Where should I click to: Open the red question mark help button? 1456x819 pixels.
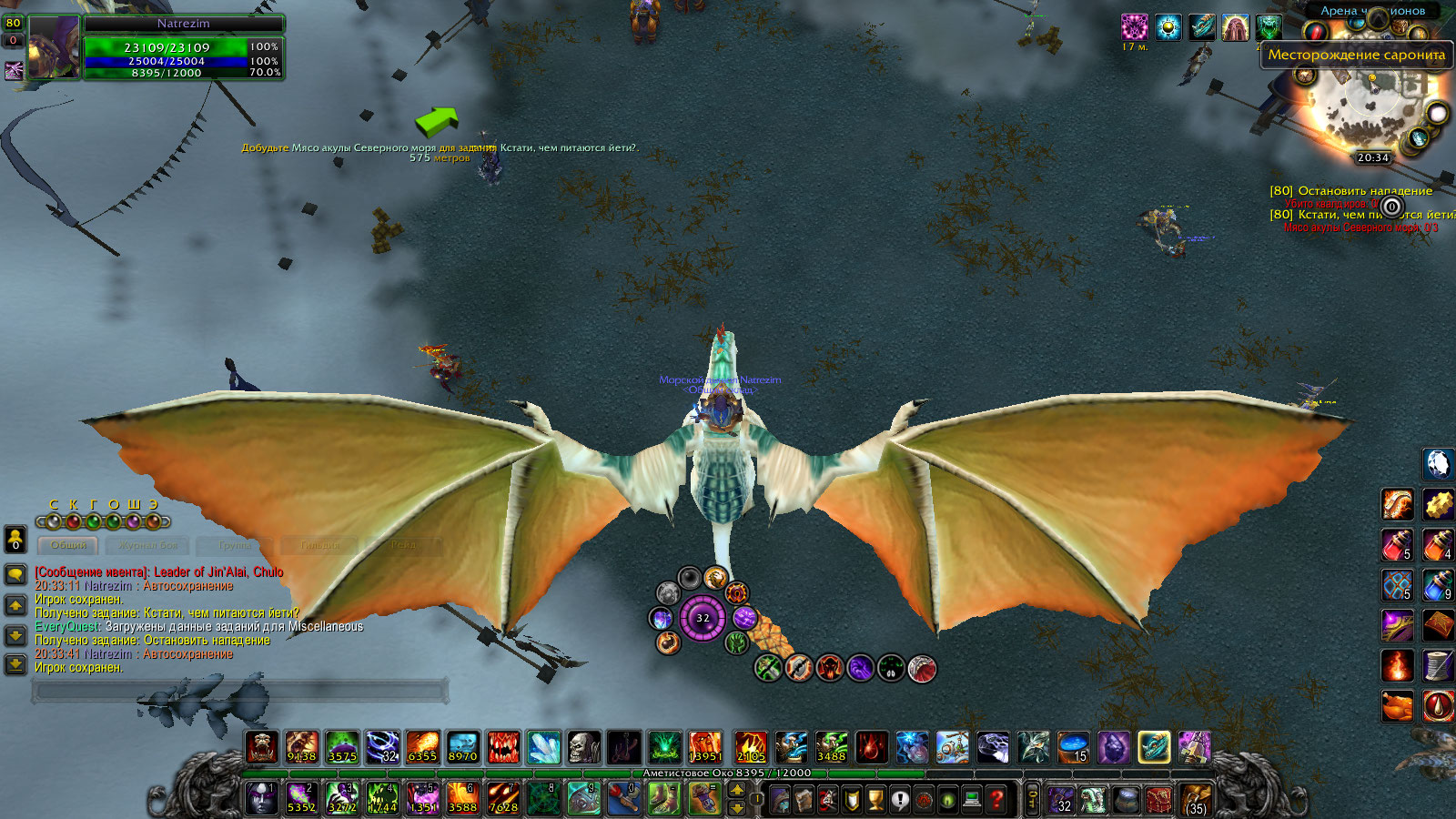coord(997,800)
